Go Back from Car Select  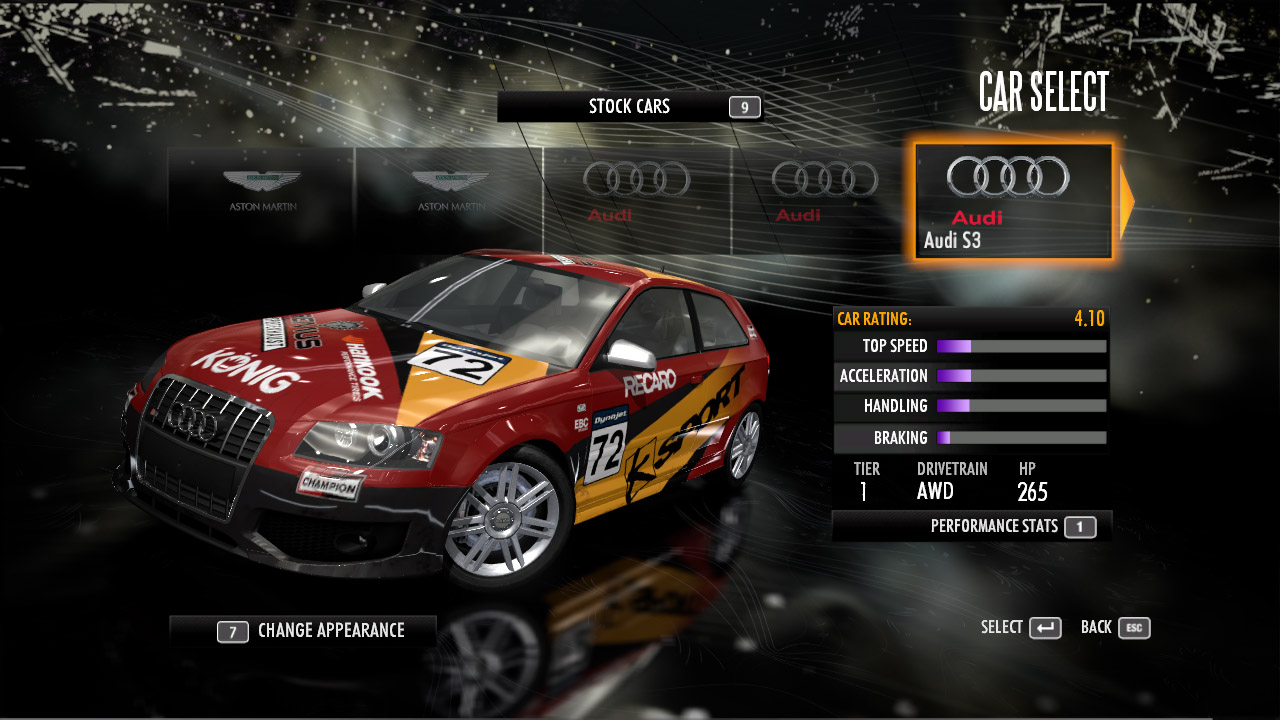1115,628
